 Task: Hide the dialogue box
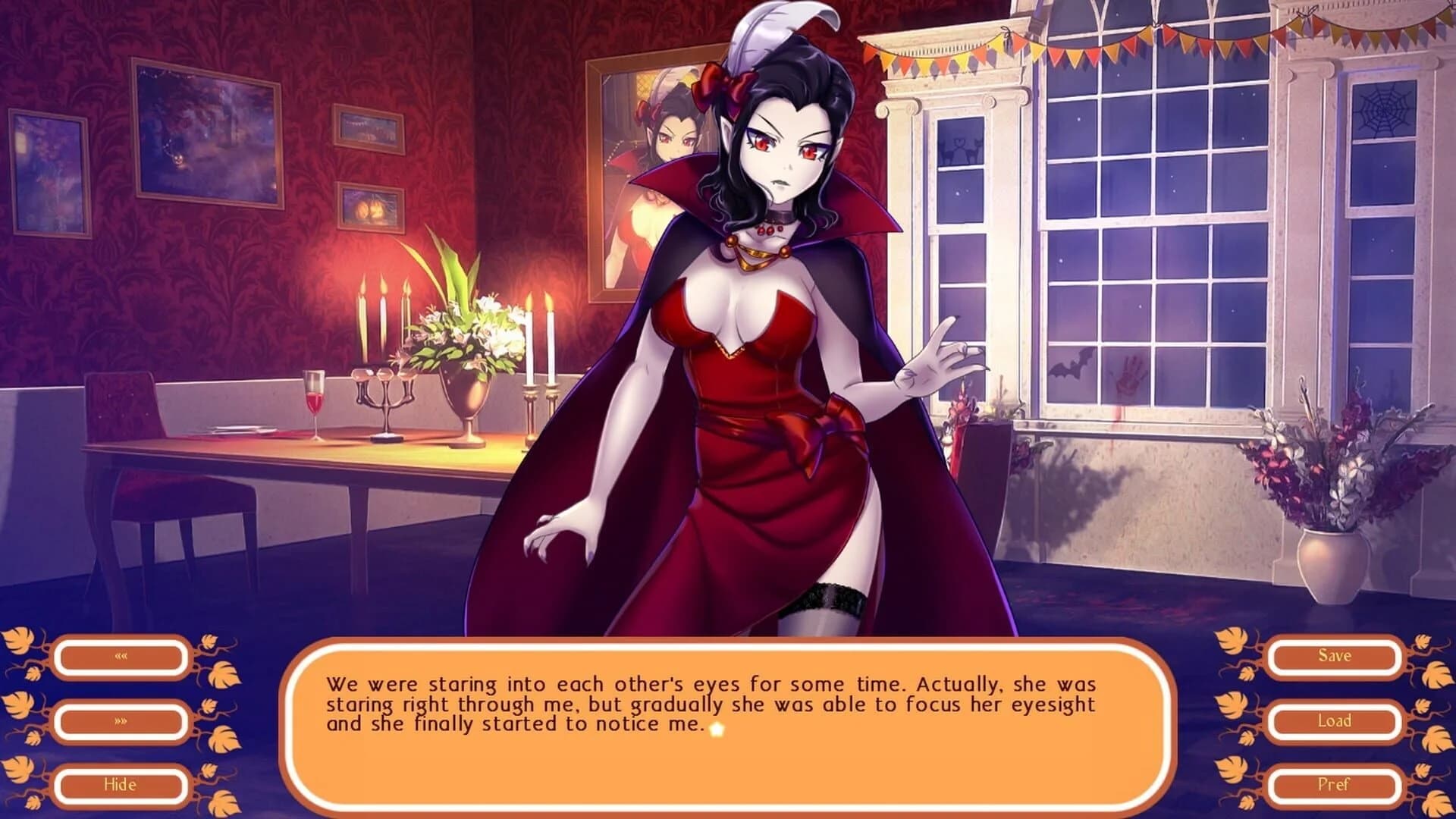pos(121,786)
